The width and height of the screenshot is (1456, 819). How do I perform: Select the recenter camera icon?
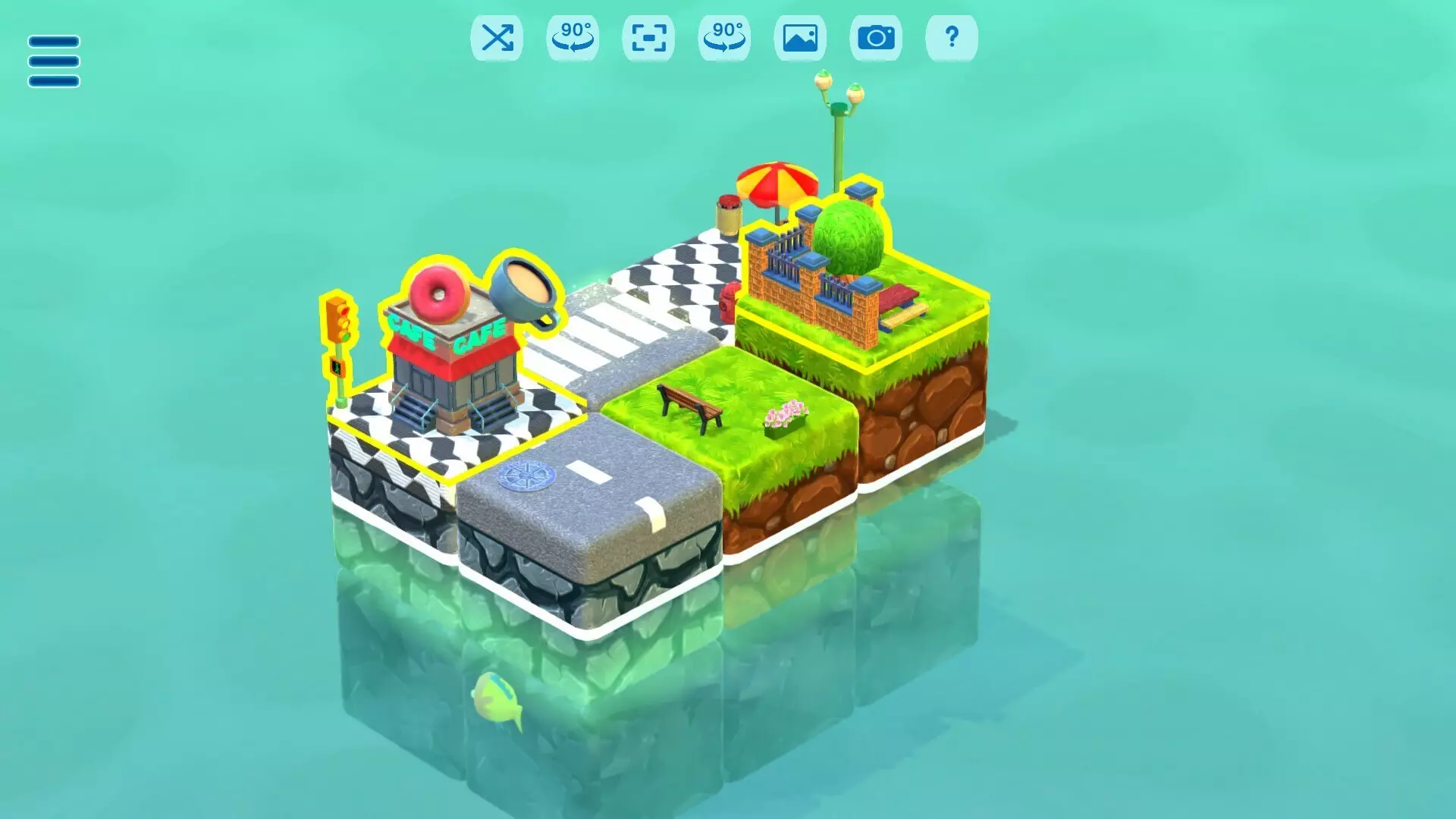click(x=648, y=38)
